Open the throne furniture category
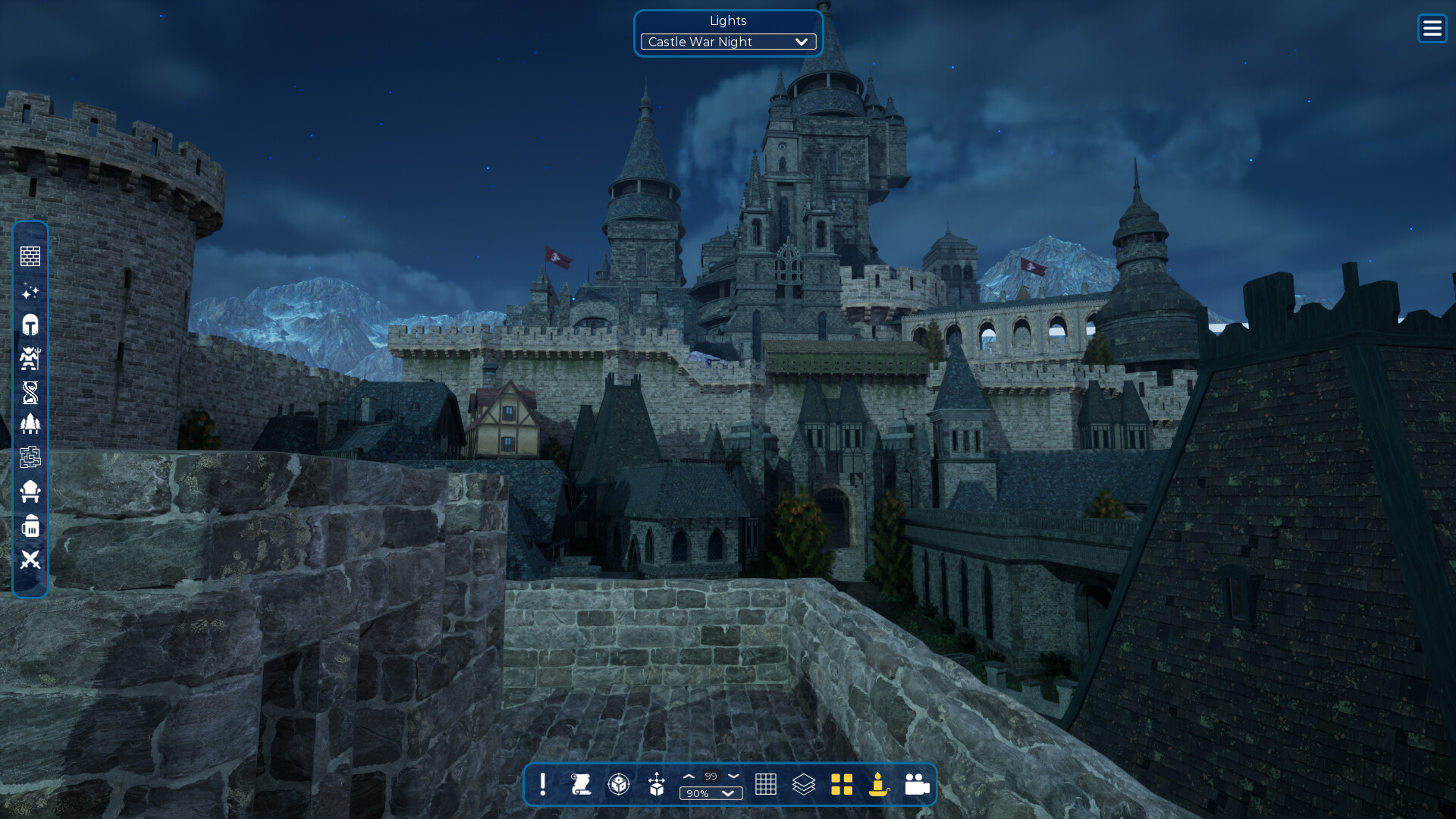Screen dimensions: 1456x819 coord(30,491)
